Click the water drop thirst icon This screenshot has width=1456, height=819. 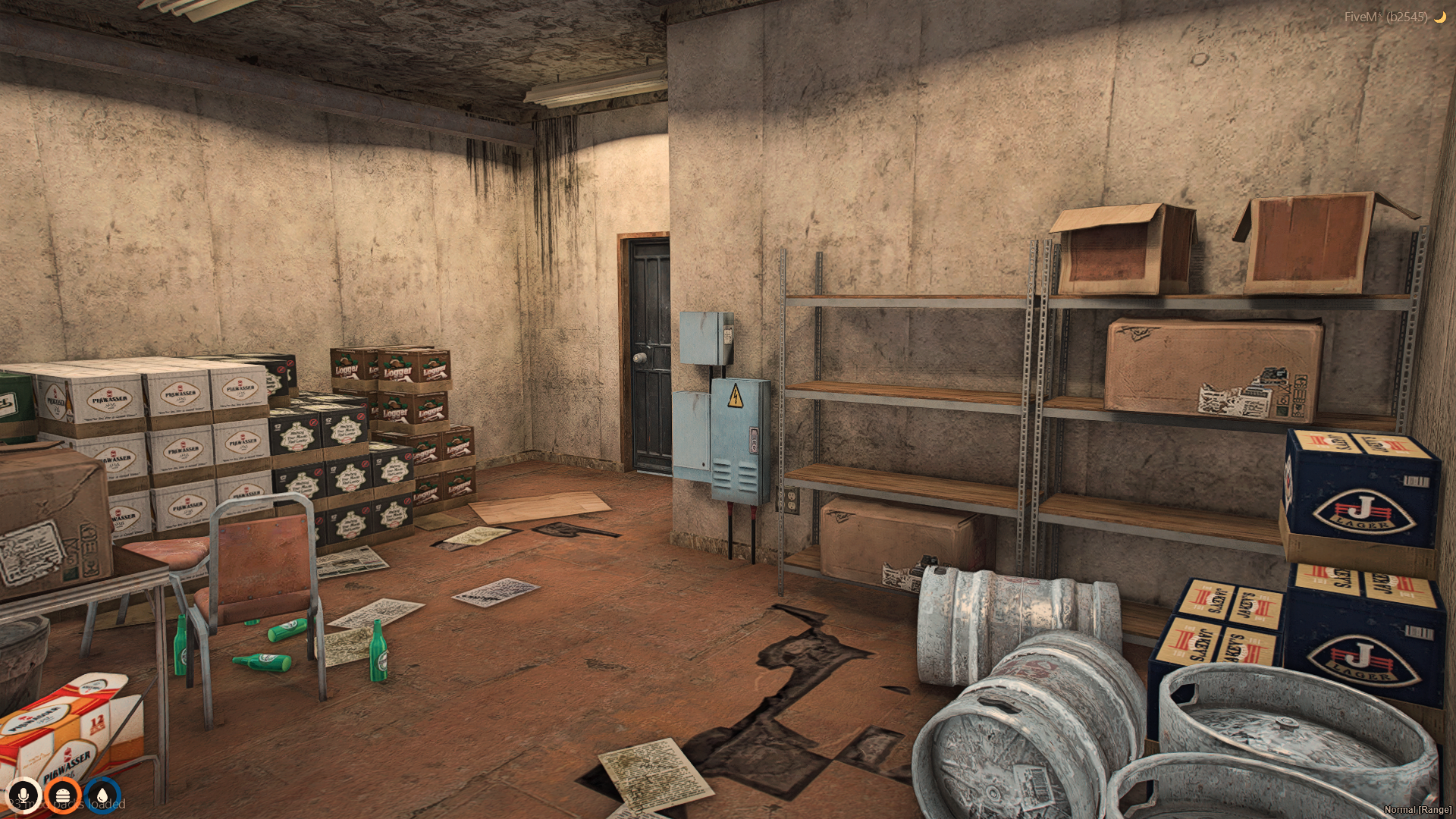pyautogui.click(x=102, y=795)
